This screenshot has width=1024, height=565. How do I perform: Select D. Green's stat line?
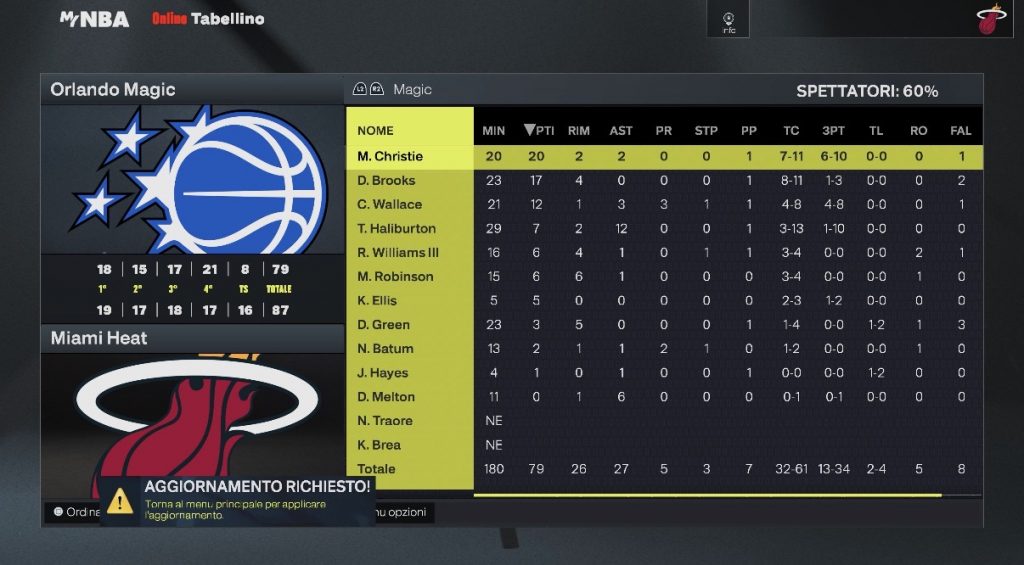385,325
